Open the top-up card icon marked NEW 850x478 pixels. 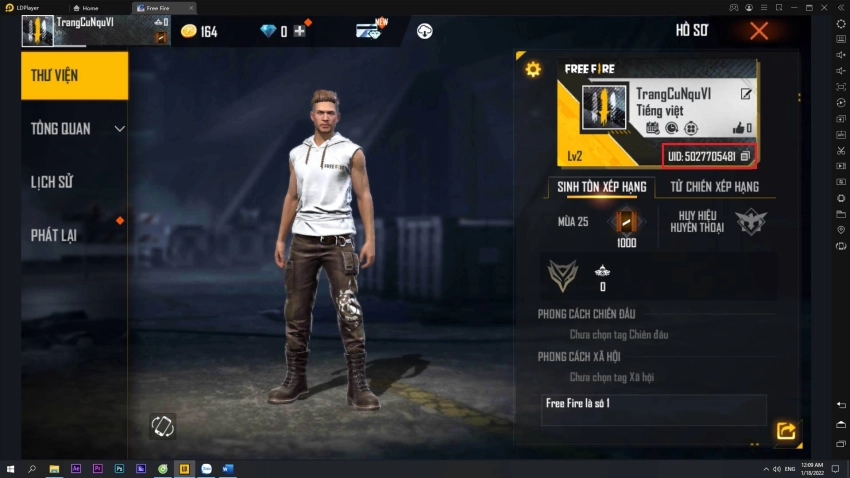click(369, 31)
